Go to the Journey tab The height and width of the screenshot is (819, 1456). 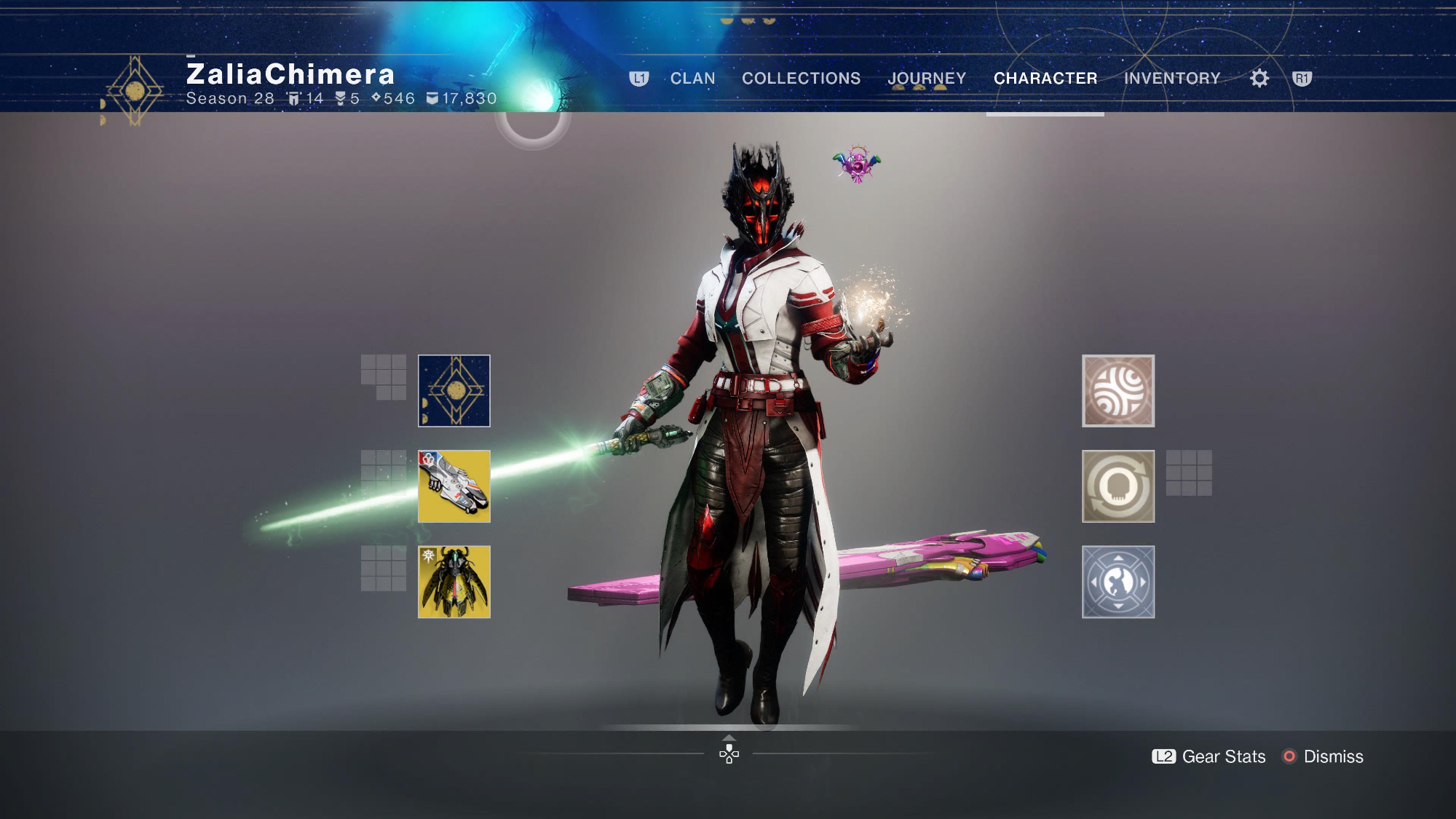pyautogui.click(x=927, y=79)
